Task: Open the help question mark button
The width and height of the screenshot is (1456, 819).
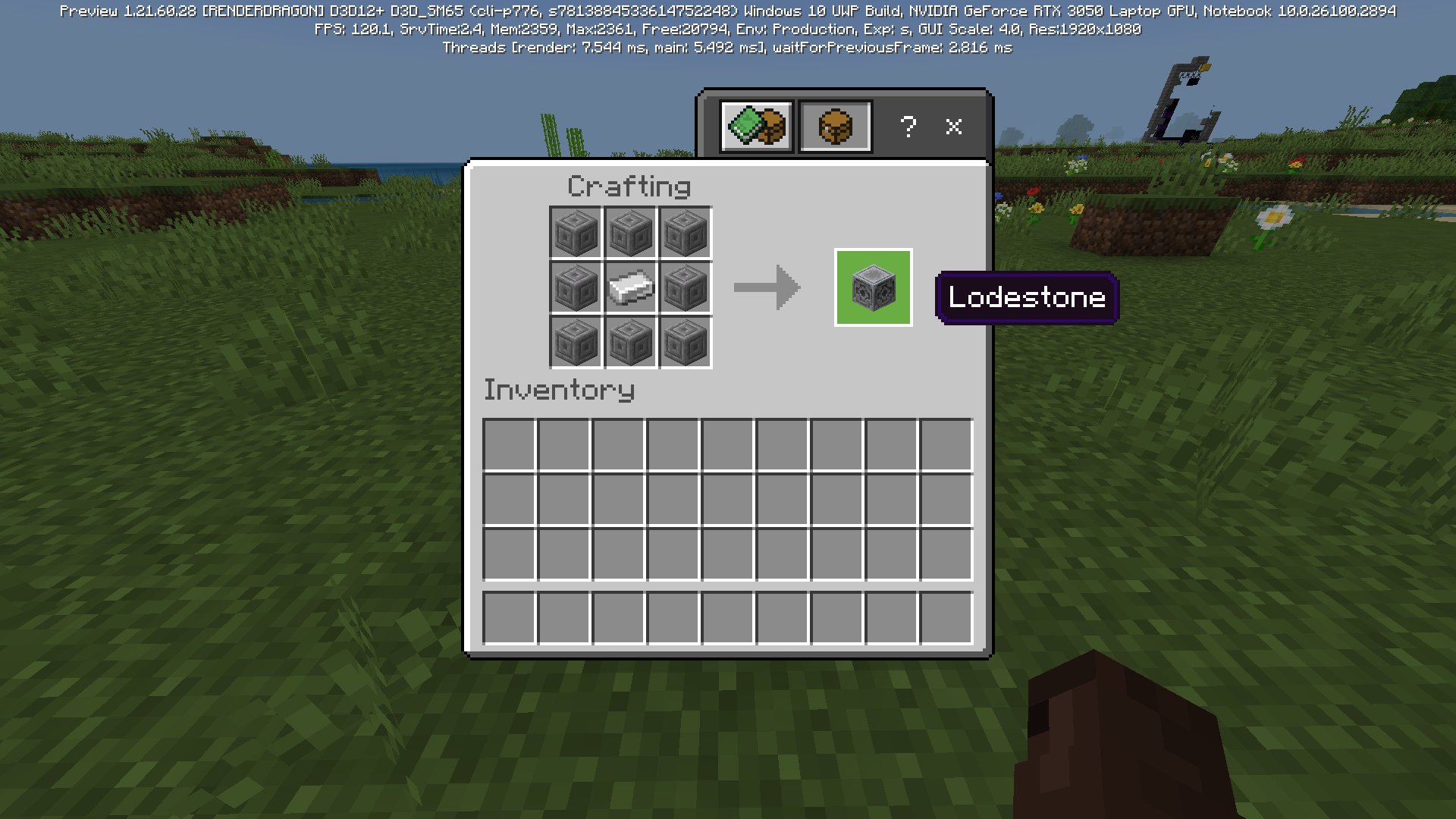Action: (908, 127)
